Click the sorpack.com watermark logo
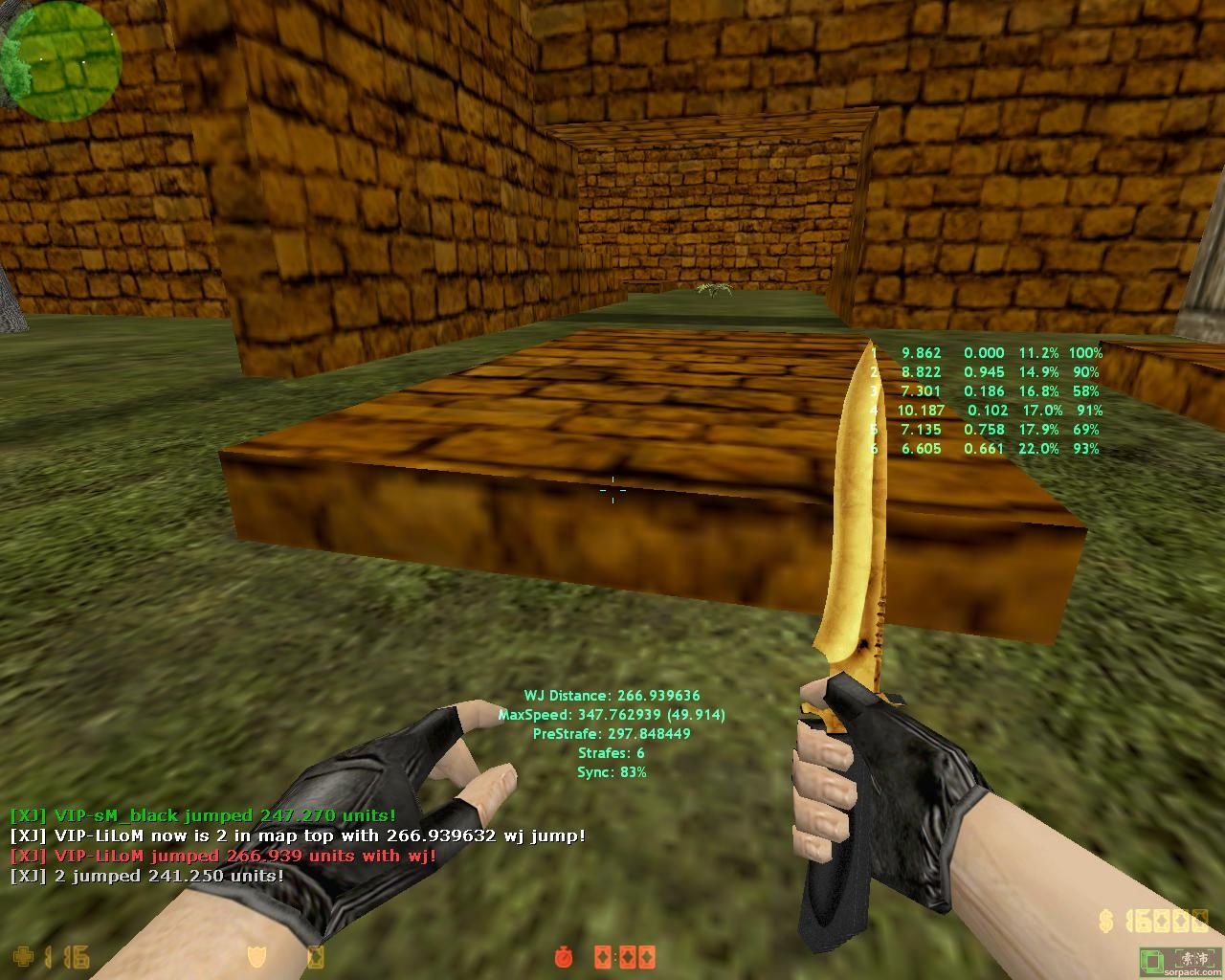The width and height of the screenshot is (1225, 980). pos(1180,962)
